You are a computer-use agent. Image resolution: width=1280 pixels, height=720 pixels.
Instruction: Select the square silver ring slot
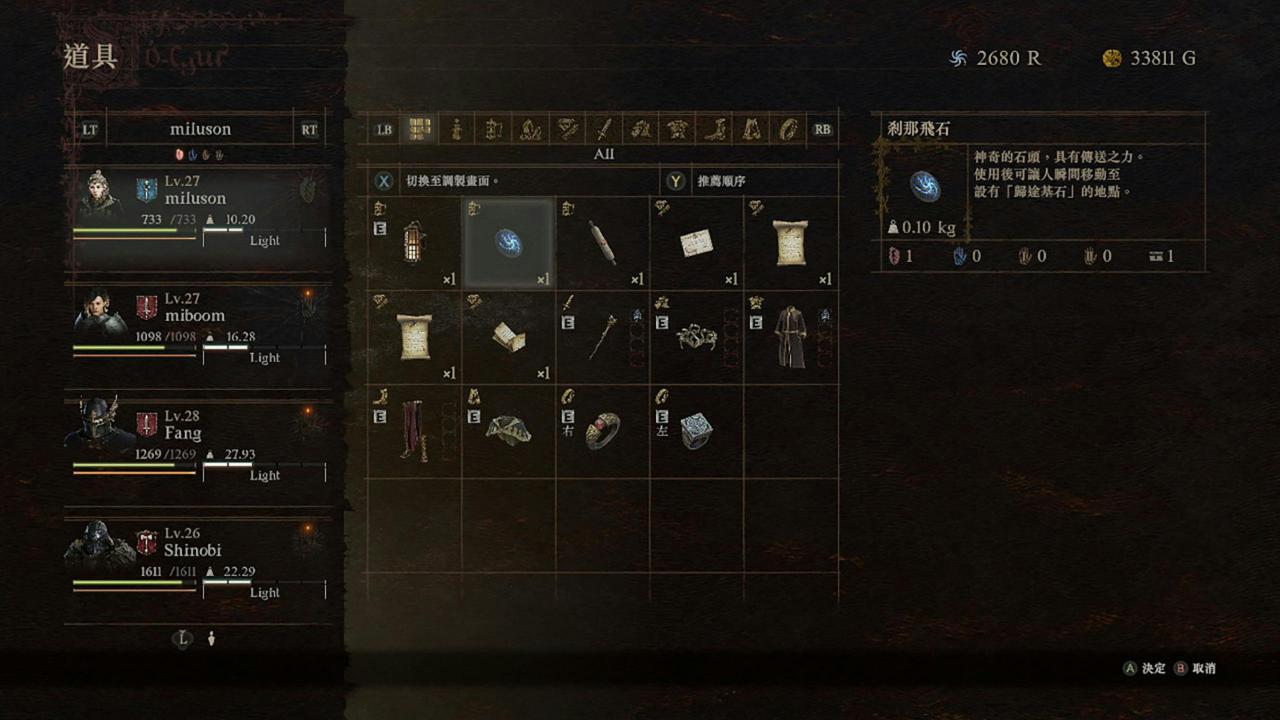coord(696,431)
